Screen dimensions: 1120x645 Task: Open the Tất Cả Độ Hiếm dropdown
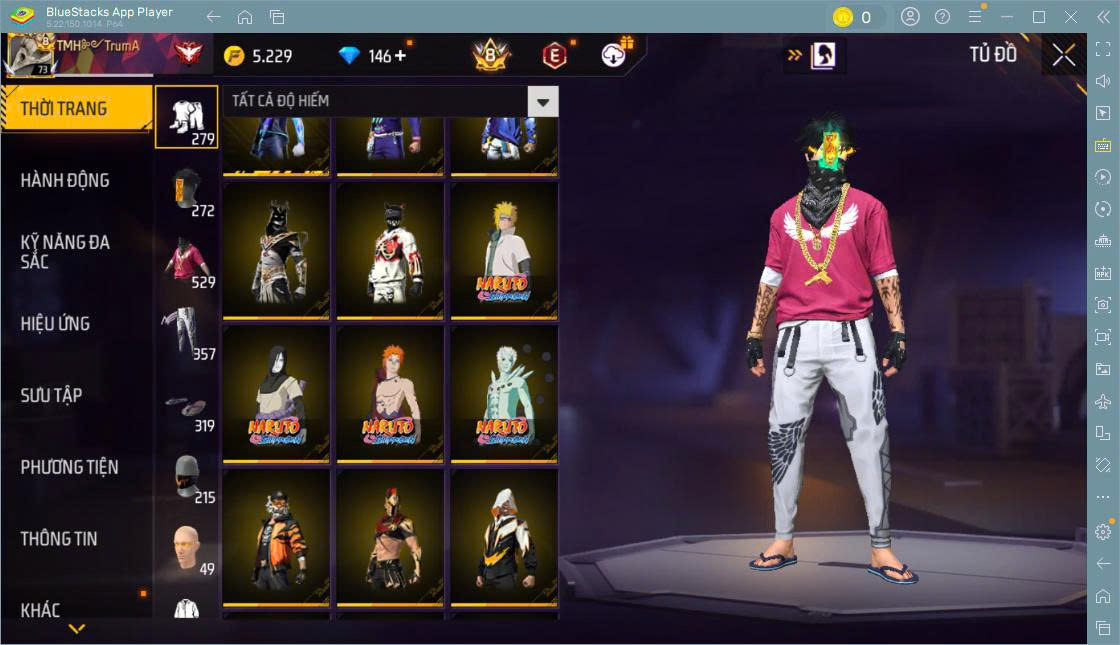[542, 101]
